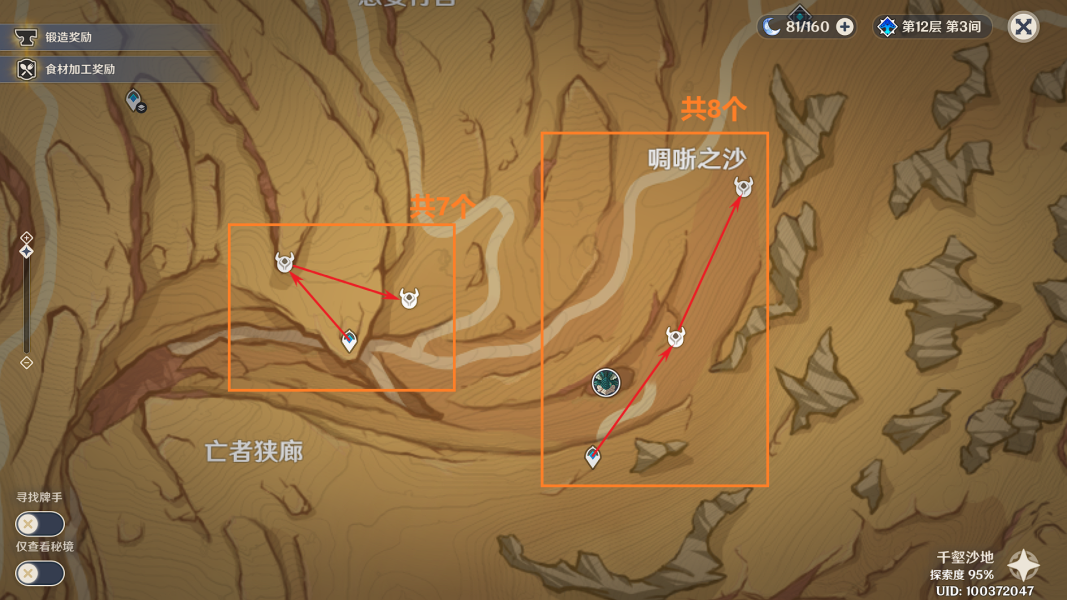Toggle the 寻找牌手 switch

(40, 523)
